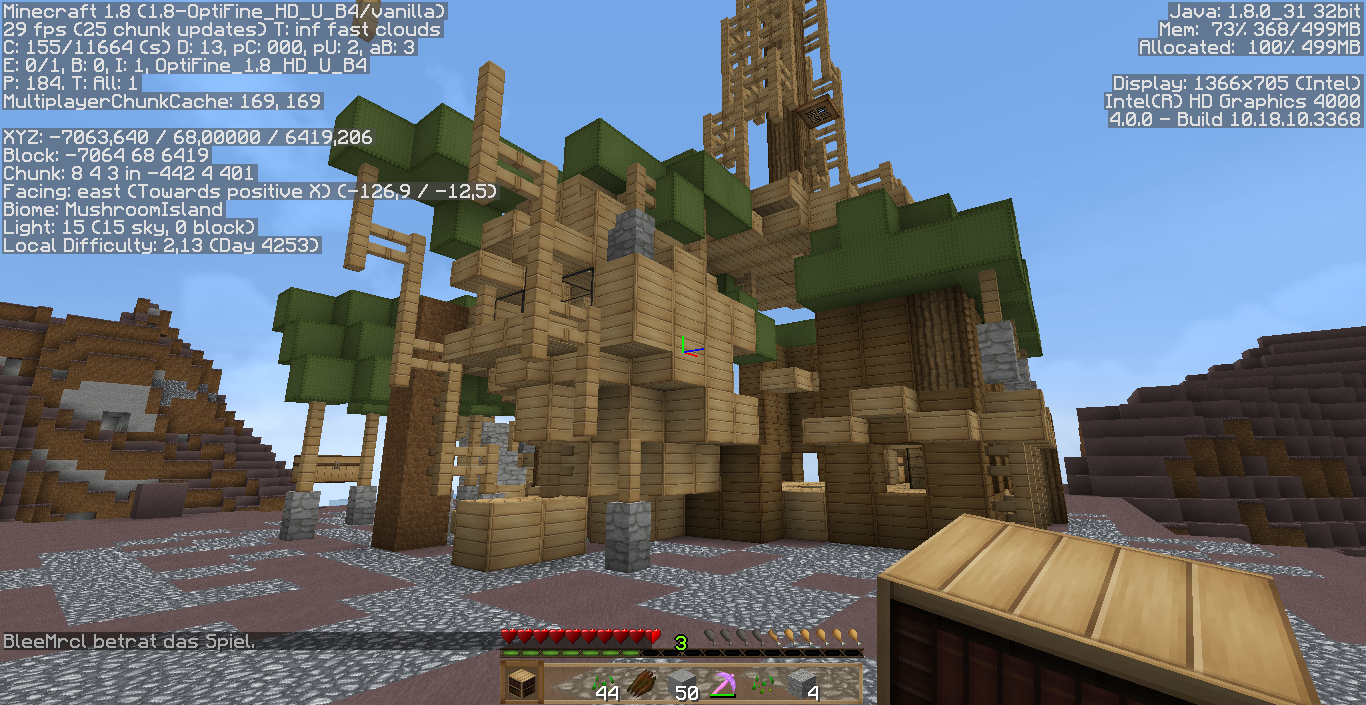Select the seeds slot without a count
The width and height of the screenshot is (1366, 705).
[x=762, y=685]
